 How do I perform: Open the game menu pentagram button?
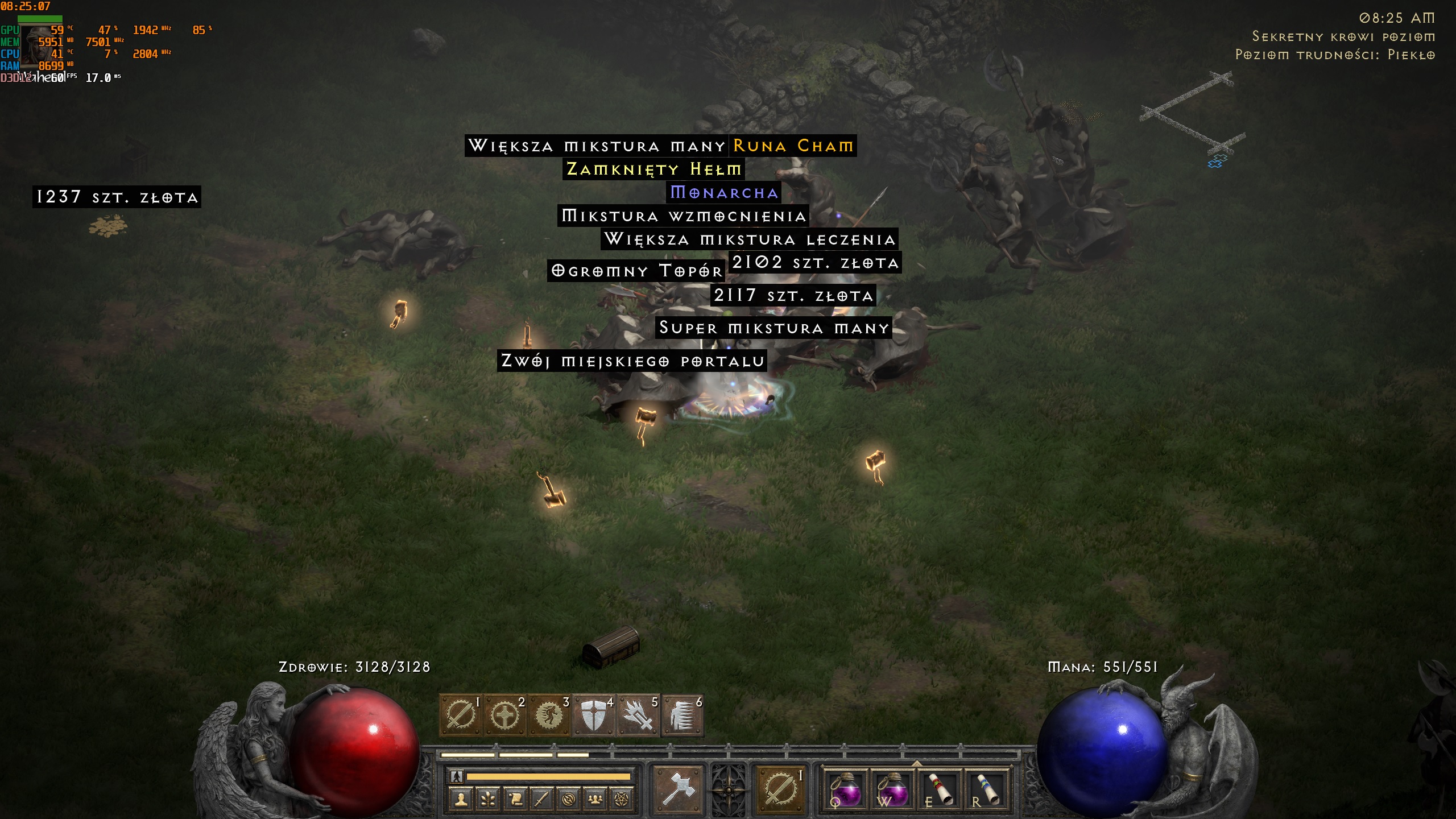622,799
